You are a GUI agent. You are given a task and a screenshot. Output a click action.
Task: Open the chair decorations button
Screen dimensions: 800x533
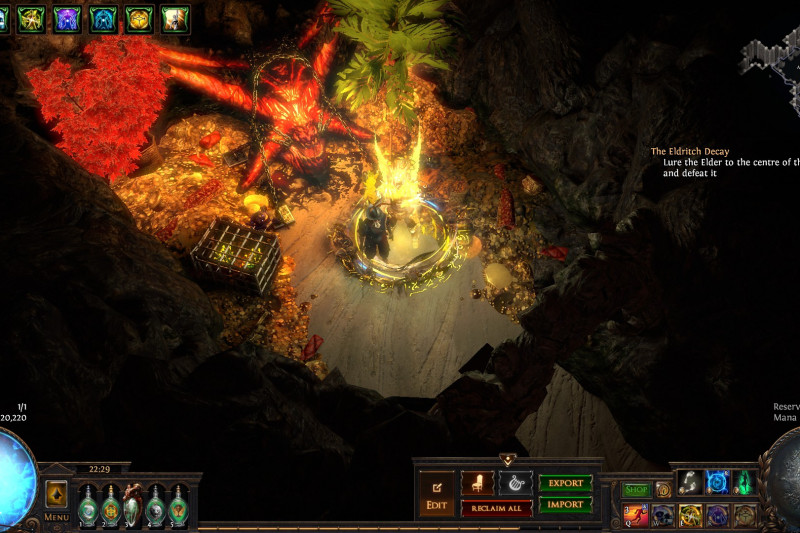pyautogui.click(x=477, y=483)
